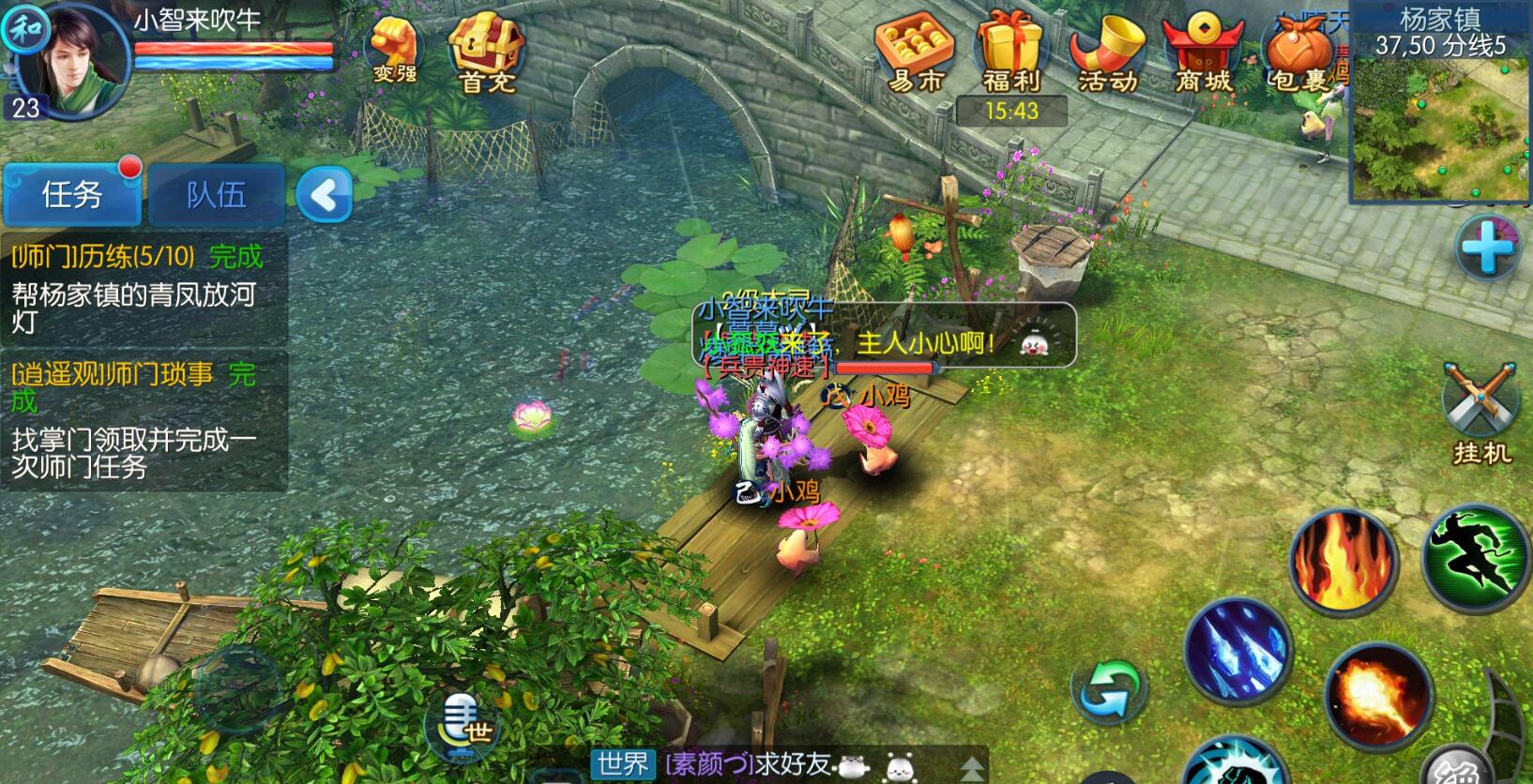
Task: Tap the world voice microphone button
Action: point(463,726)
